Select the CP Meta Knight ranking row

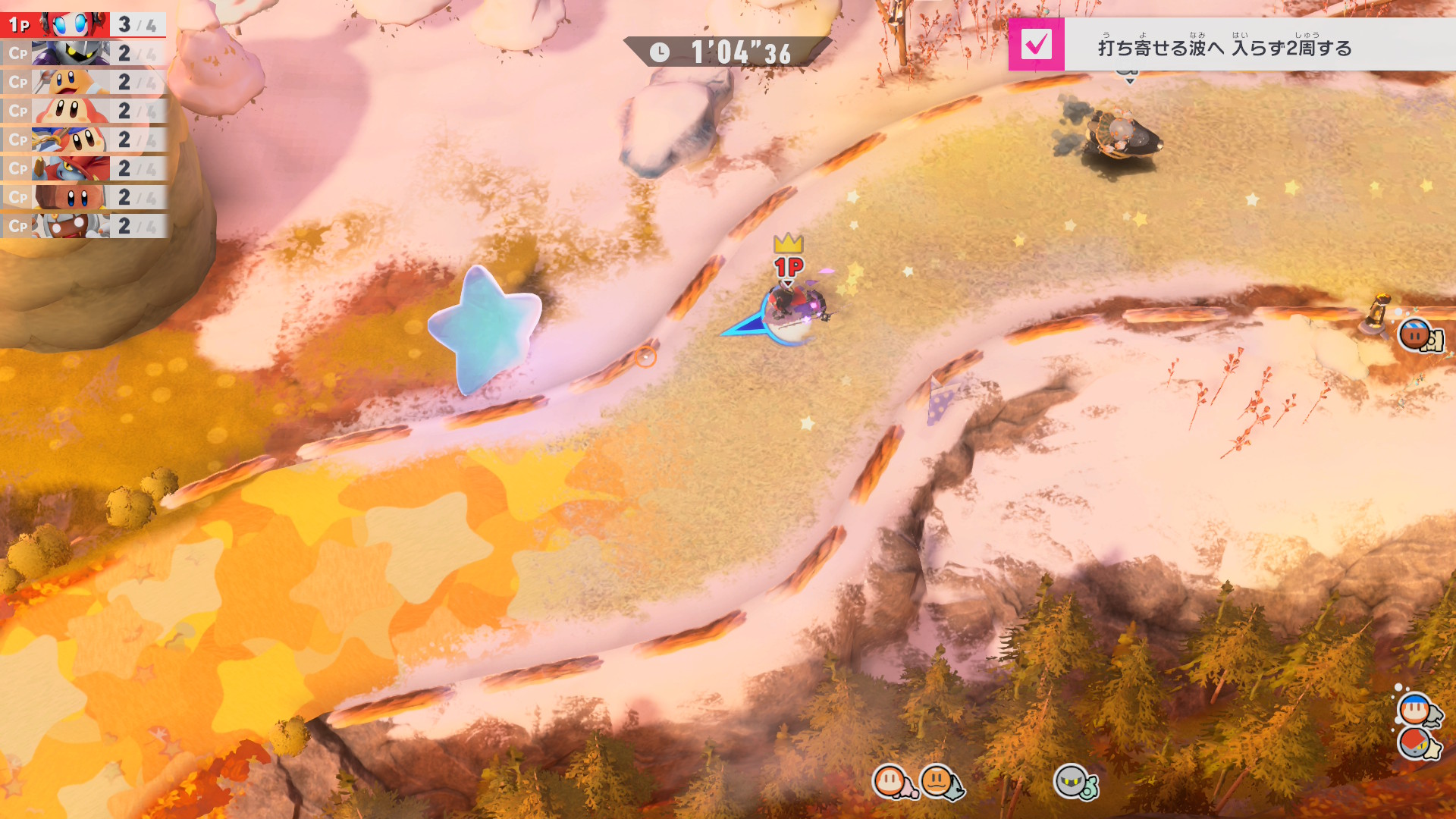click(x=83, y=53)
